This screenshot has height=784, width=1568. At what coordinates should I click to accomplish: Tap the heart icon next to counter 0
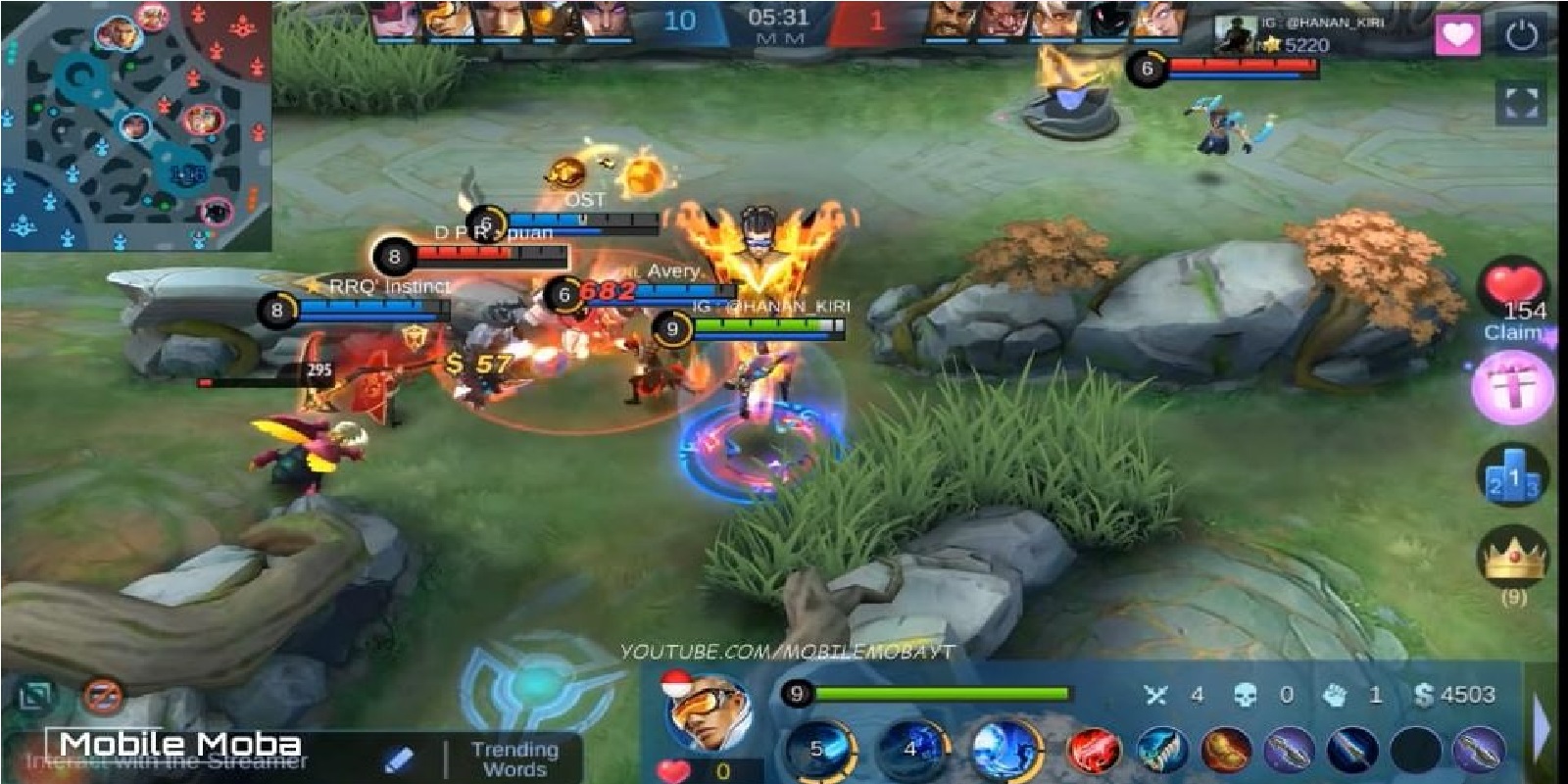(676, 770)
